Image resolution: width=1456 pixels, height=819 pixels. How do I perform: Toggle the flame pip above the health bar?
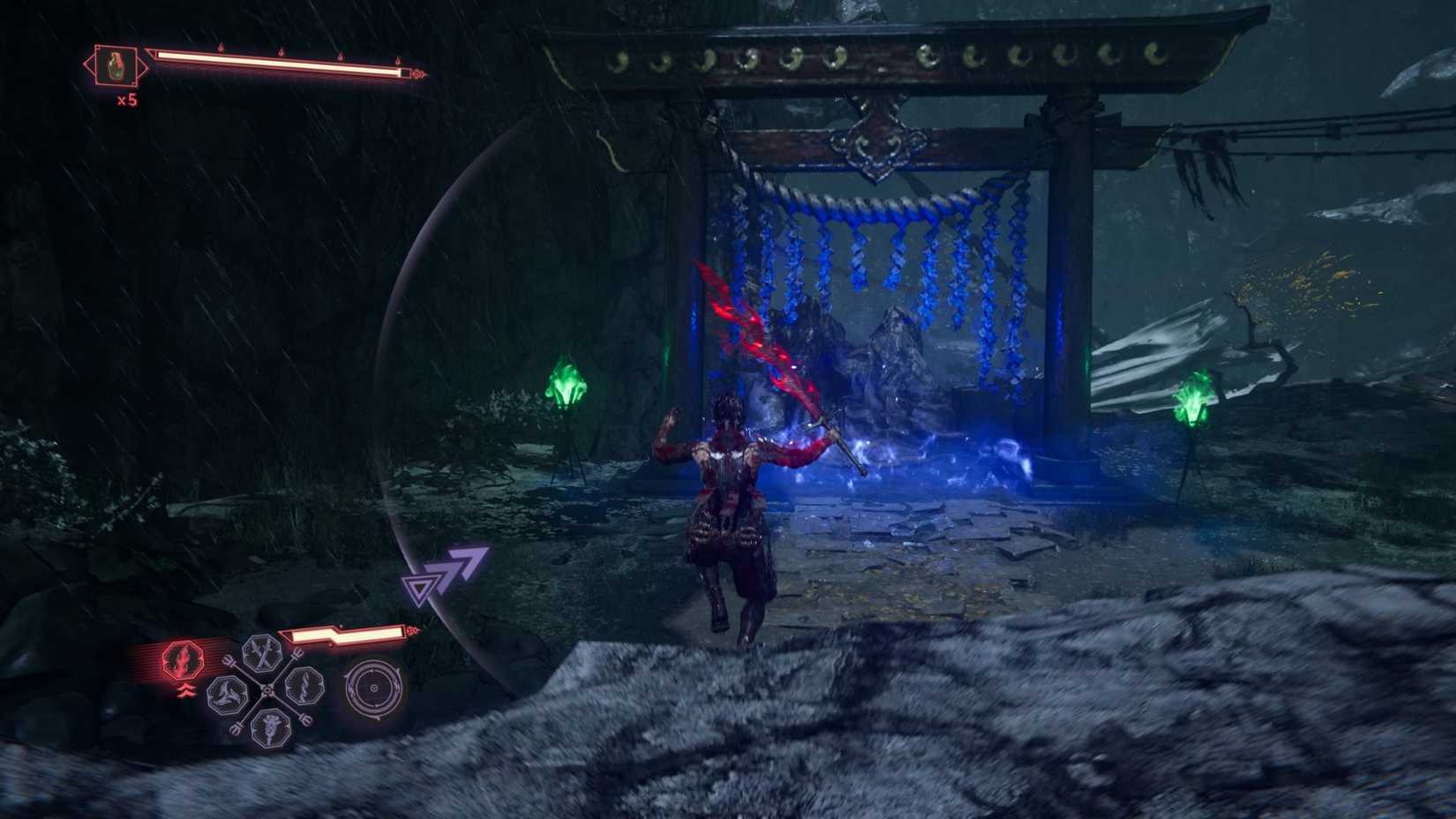pyautogui.click(x=220, y=48)
